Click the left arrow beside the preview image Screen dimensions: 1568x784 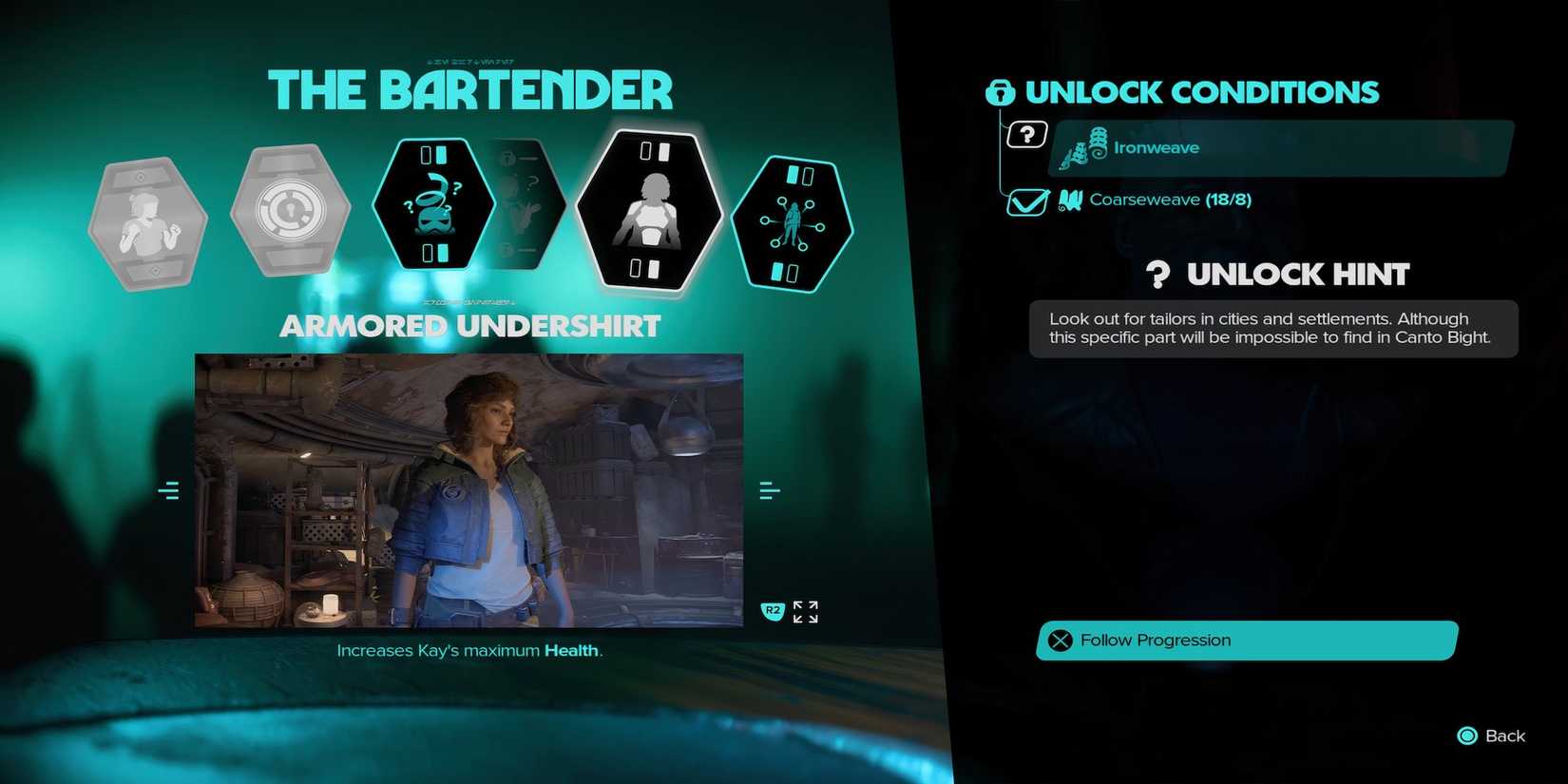(169, 489)
